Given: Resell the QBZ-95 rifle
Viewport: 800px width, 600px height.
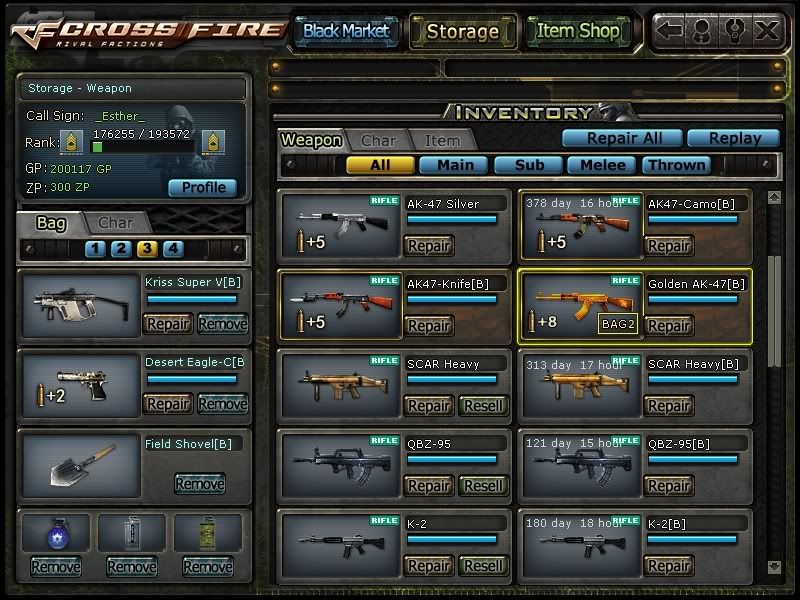Looking at the screenshot, I should 484,486.
